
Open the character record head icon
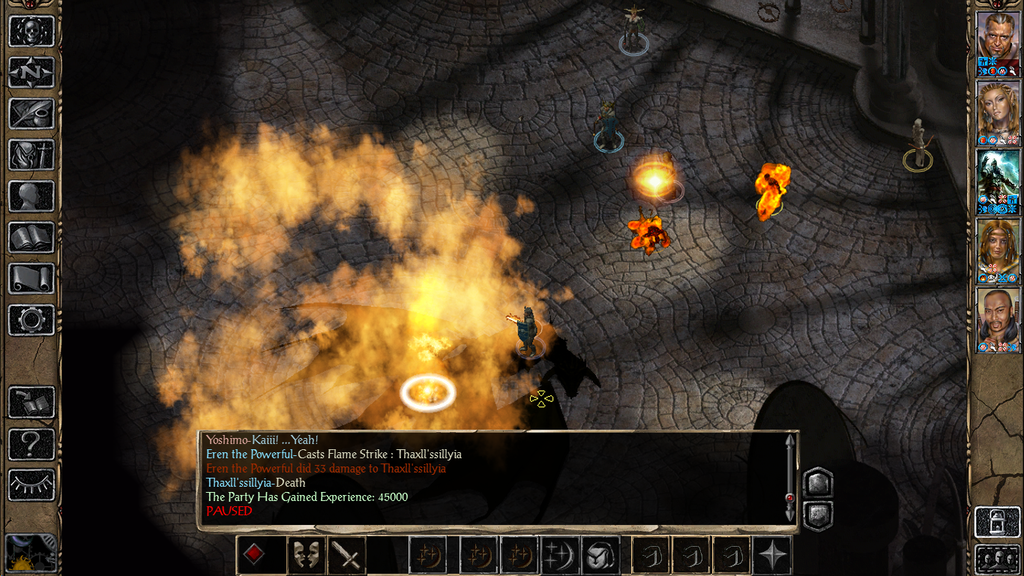pyautogui.click(x=31, y=196)
